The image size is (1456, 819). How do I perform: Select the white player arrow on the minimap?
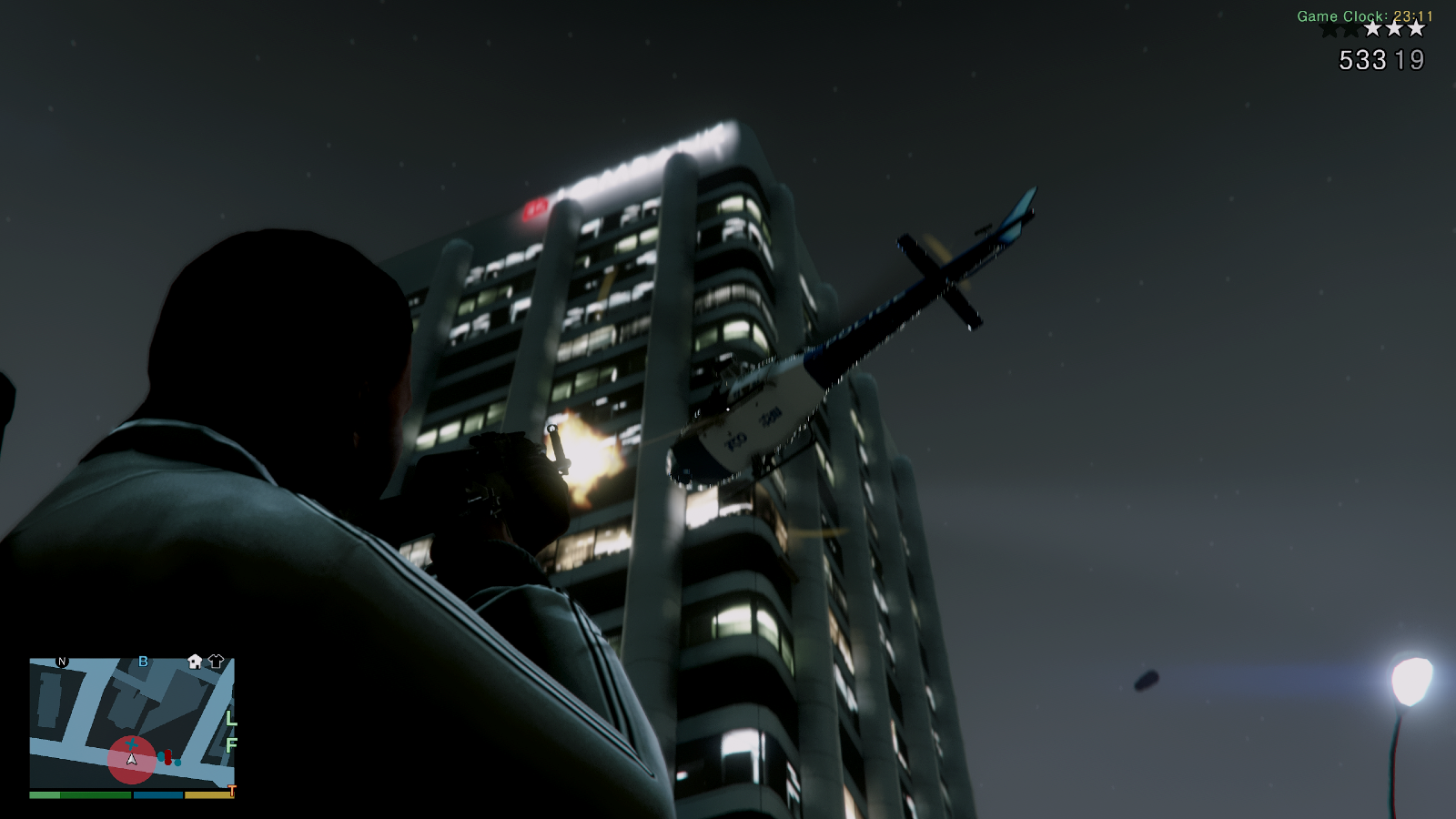[132, 760]
